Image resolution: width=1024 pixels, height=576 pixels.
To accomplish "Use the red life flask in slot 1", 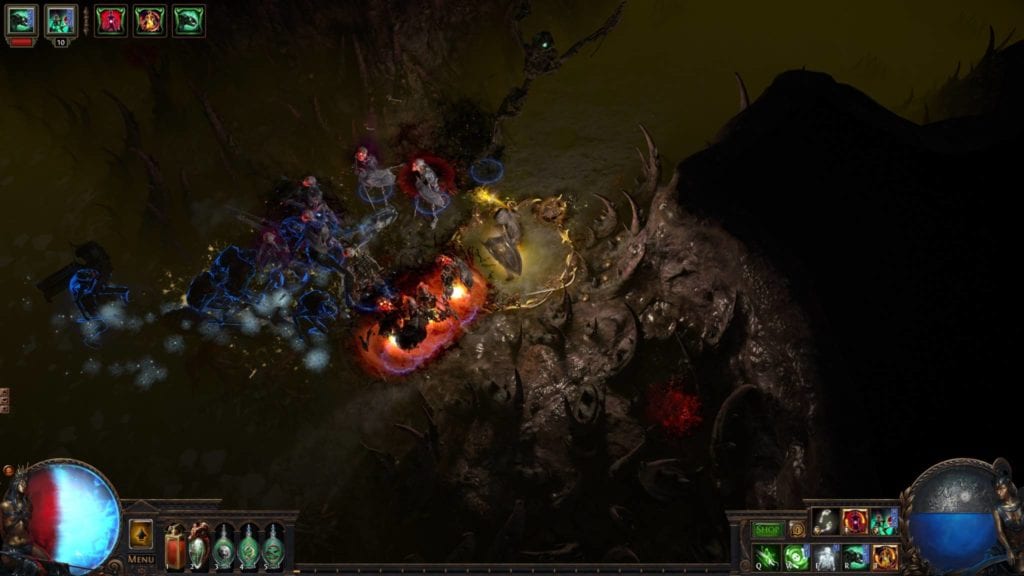I will click(176, 548).
